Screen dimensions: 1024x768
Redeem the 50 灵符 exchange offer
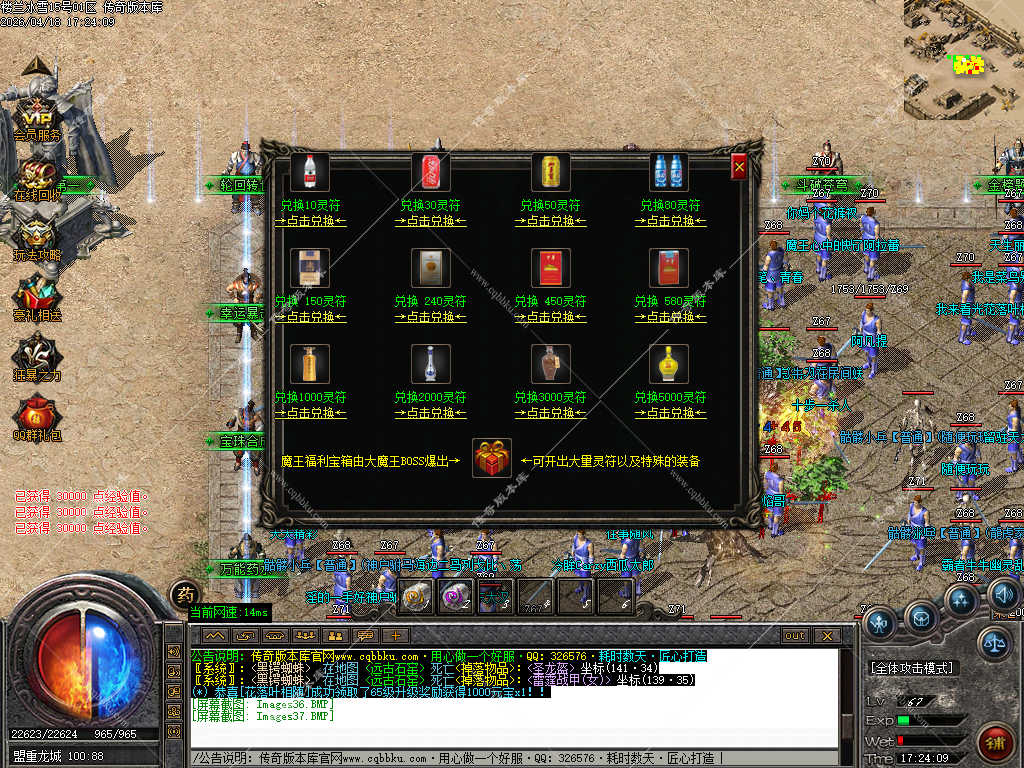tap(550, 221)
